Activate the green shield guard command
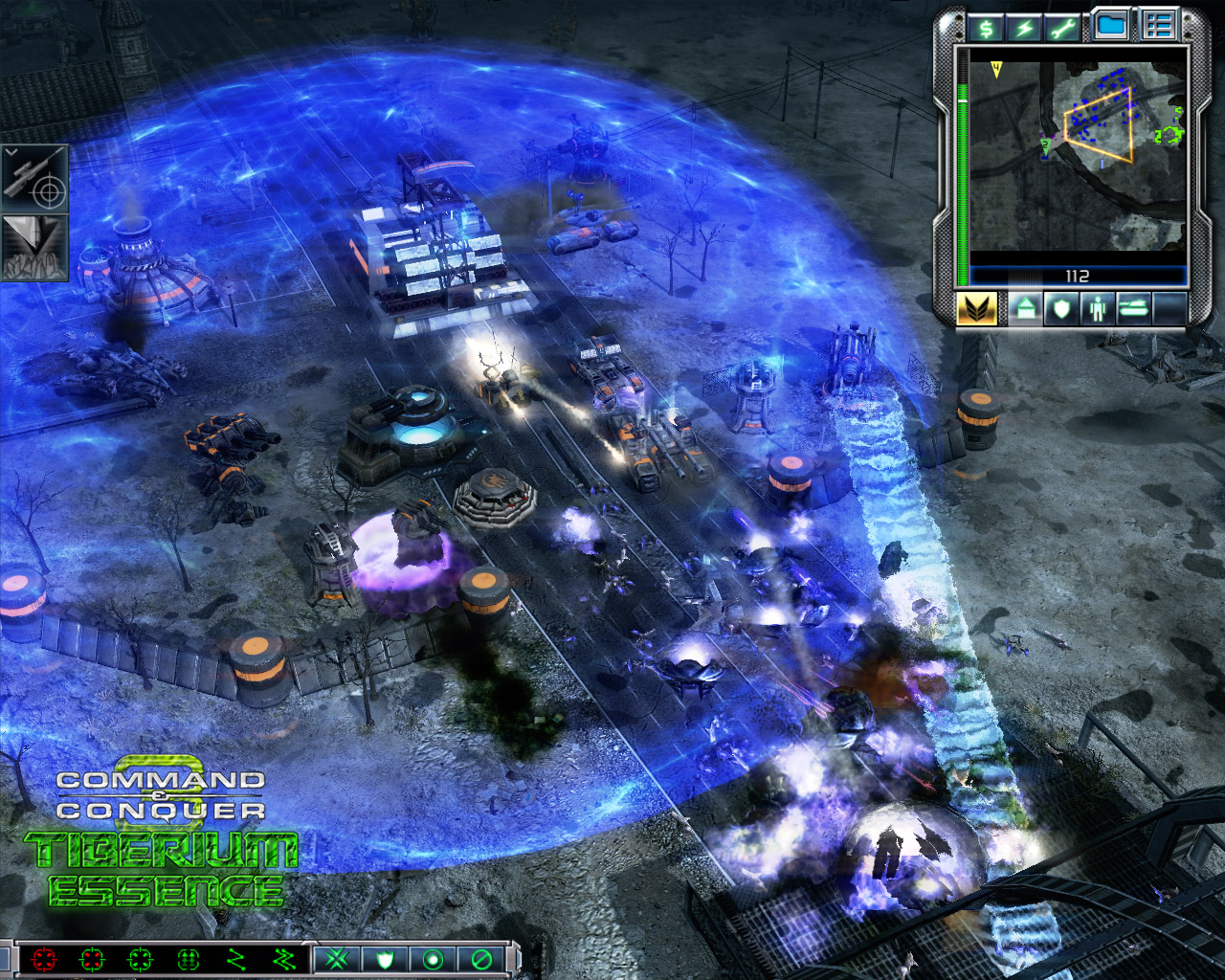Image resolution: width=1225 pixels, height=980 pixels. 385,958
